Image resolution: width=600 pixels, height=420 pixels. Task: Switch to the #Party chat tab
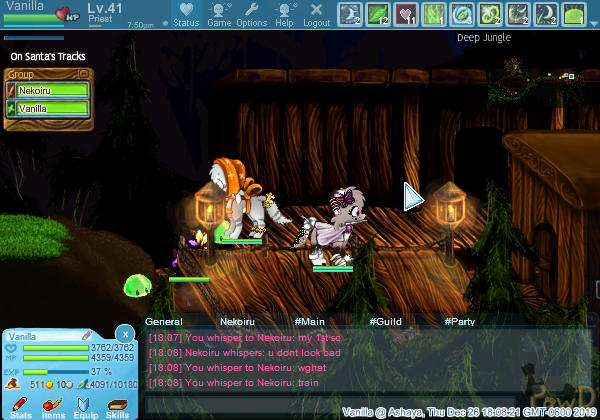click(460, 322)
